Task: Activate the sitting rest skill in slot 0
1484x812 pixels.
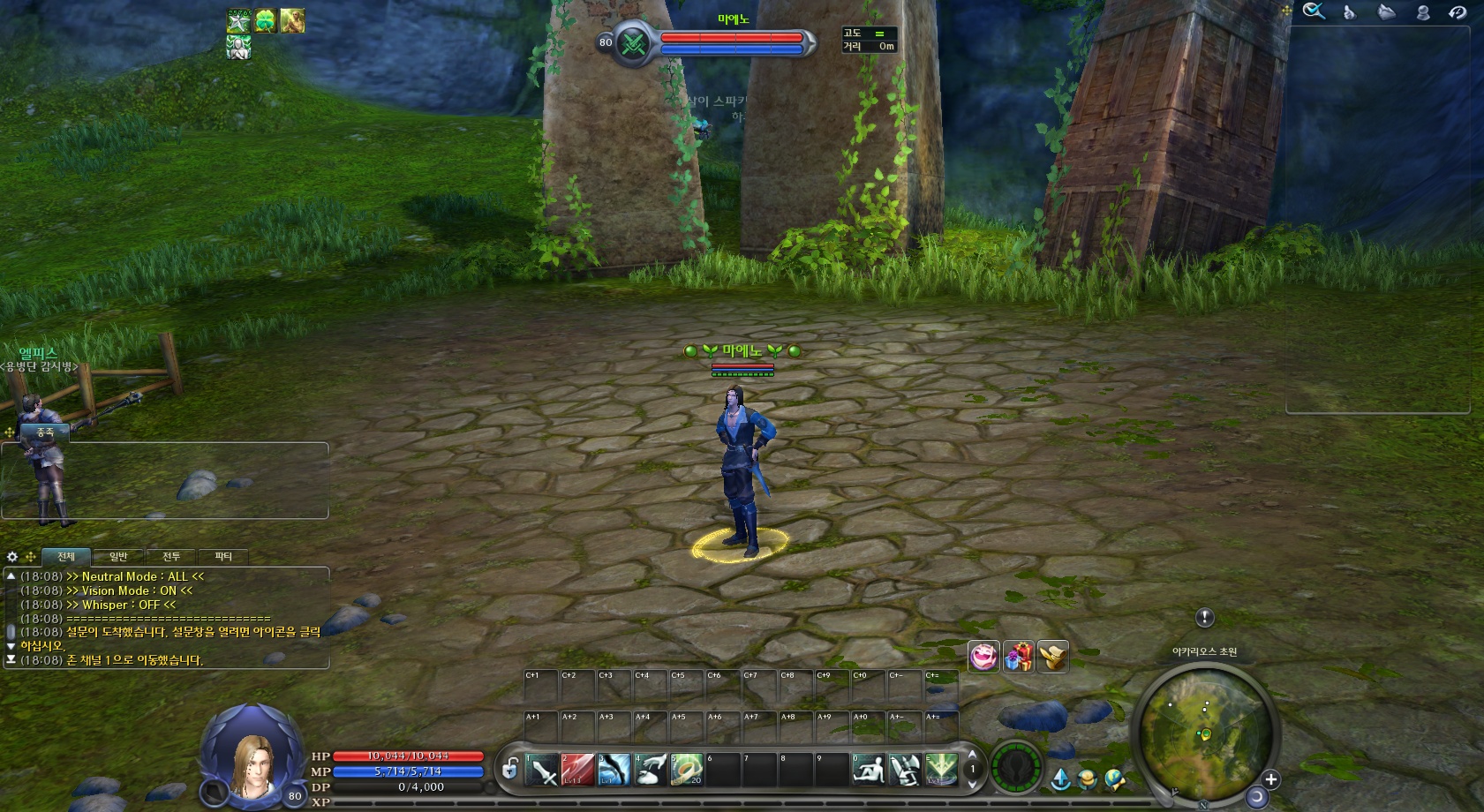Action: tap(869, 770)
